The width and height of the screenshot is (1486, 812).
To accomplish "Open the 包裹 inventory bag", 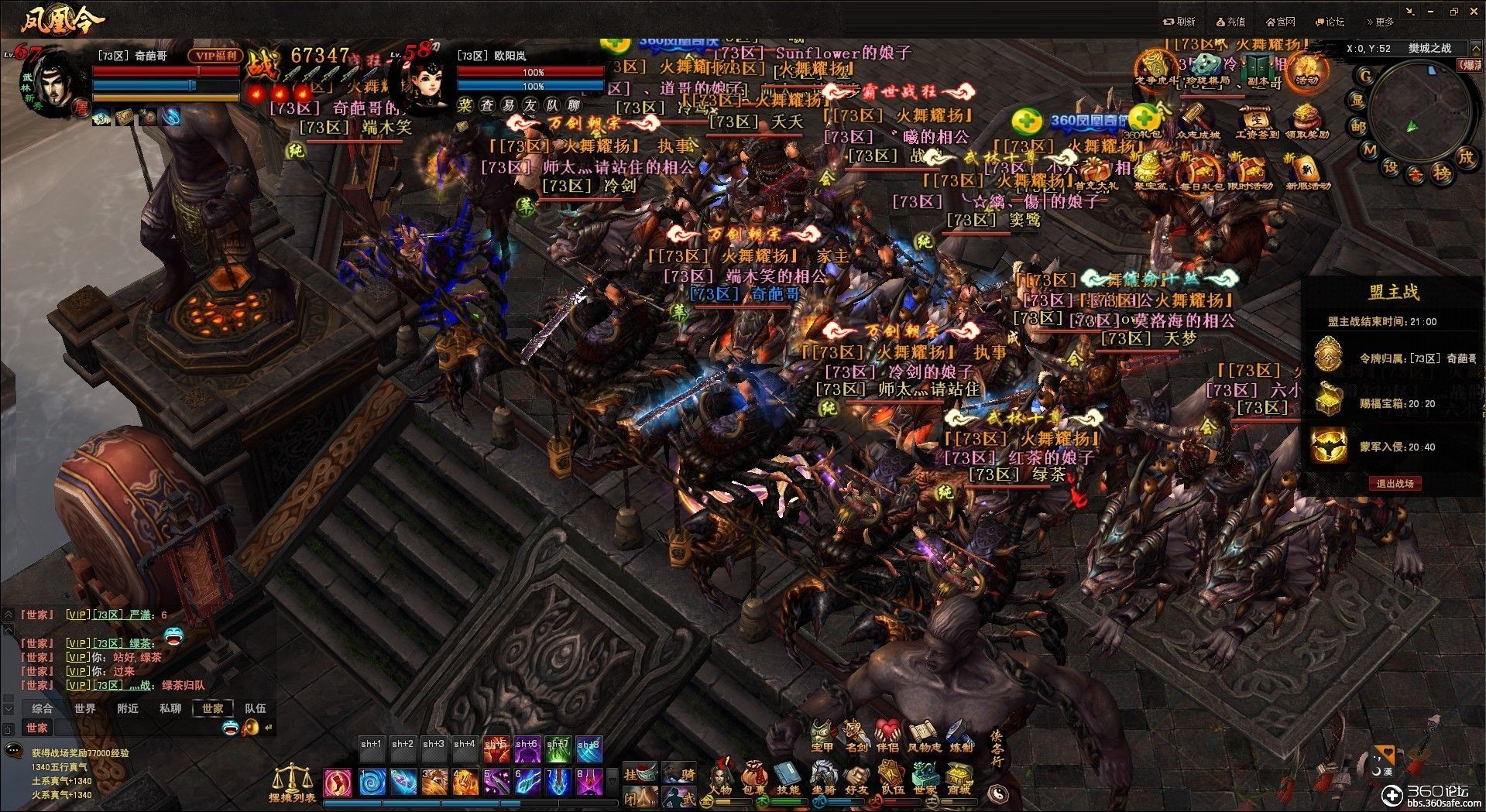I will click(753, 776).
